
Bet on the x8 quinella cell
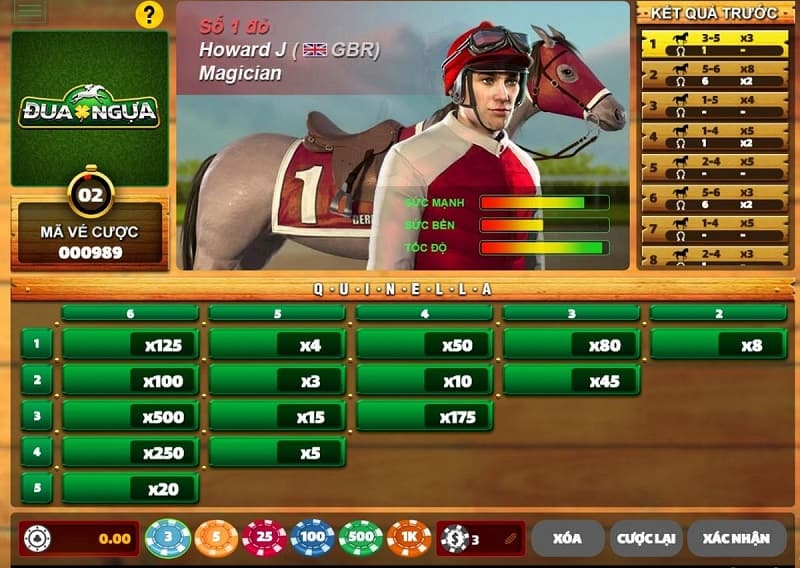pos(719,345)
